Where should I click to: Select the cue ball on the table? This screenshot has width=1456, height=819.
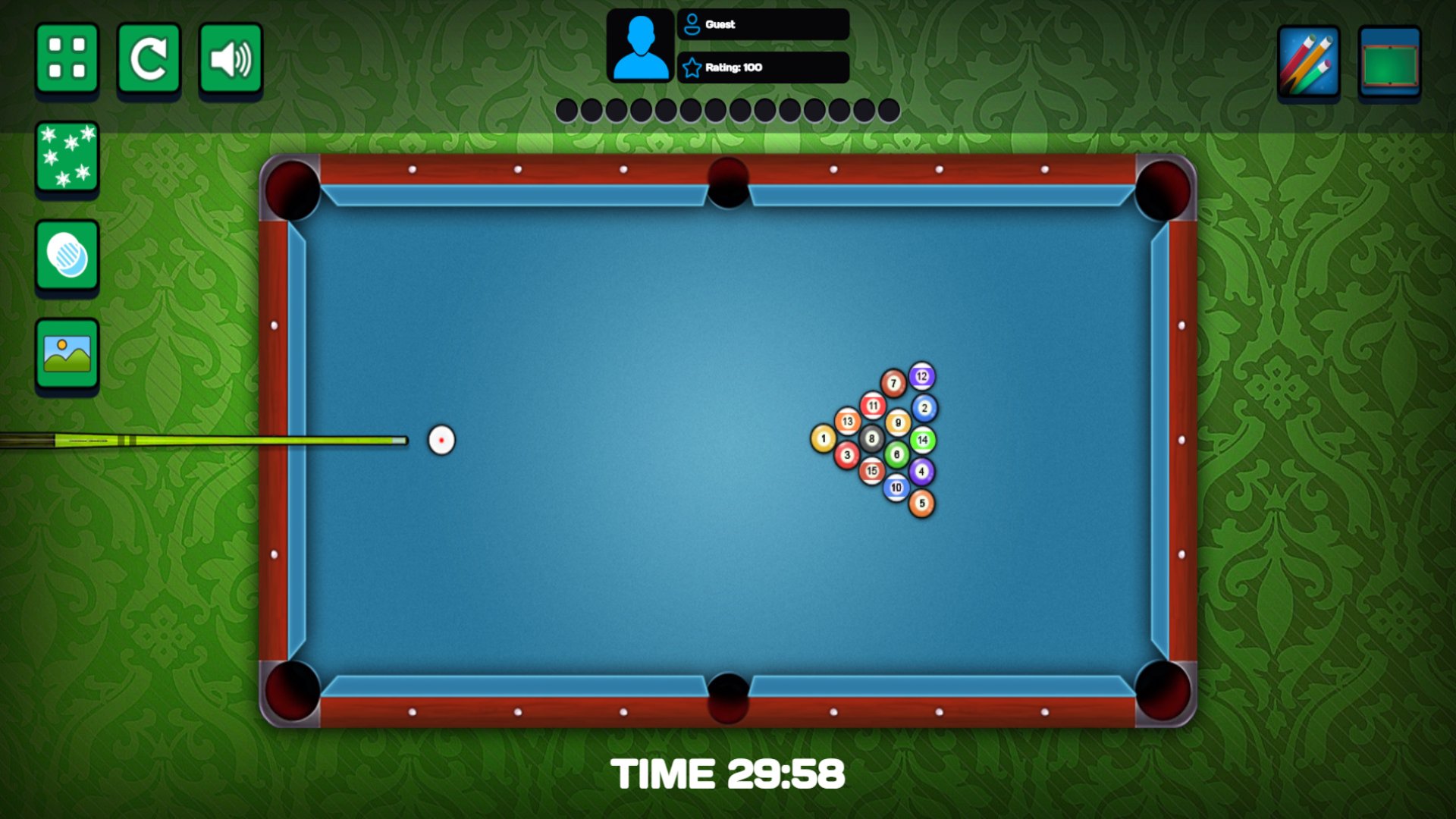click(440, 440)
